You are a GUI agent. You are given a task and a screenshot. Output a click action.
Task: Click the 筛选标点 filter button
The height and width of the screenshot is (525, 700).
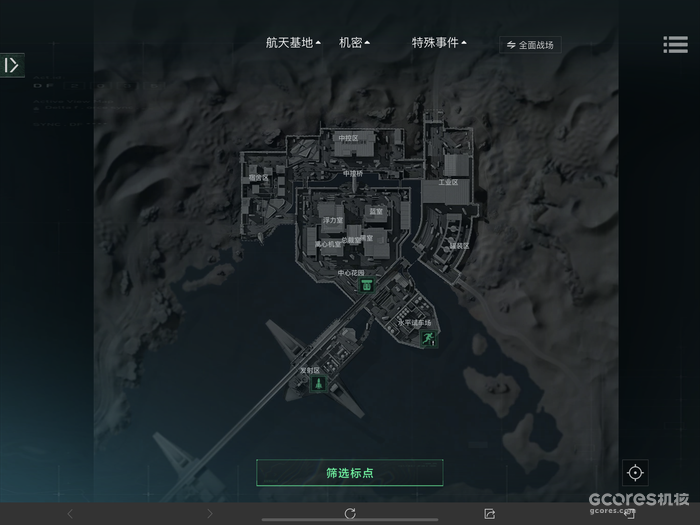coord(349,473)
